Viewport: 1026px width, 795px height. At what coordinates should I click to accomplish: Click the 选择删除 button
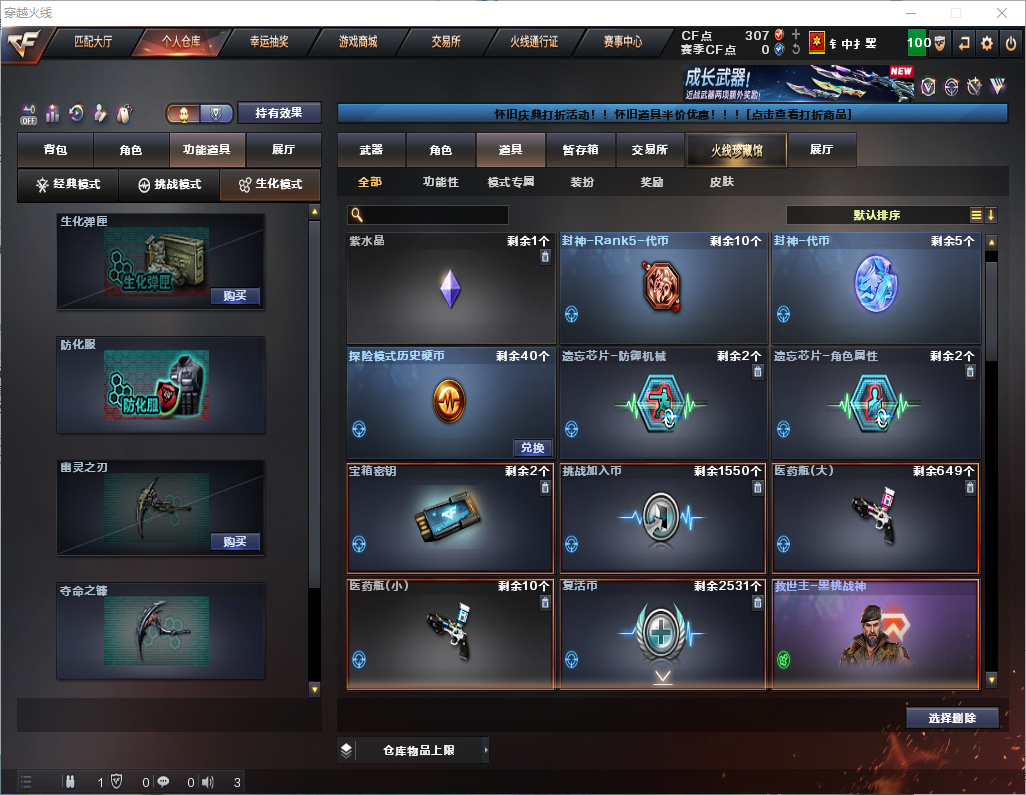951,718
